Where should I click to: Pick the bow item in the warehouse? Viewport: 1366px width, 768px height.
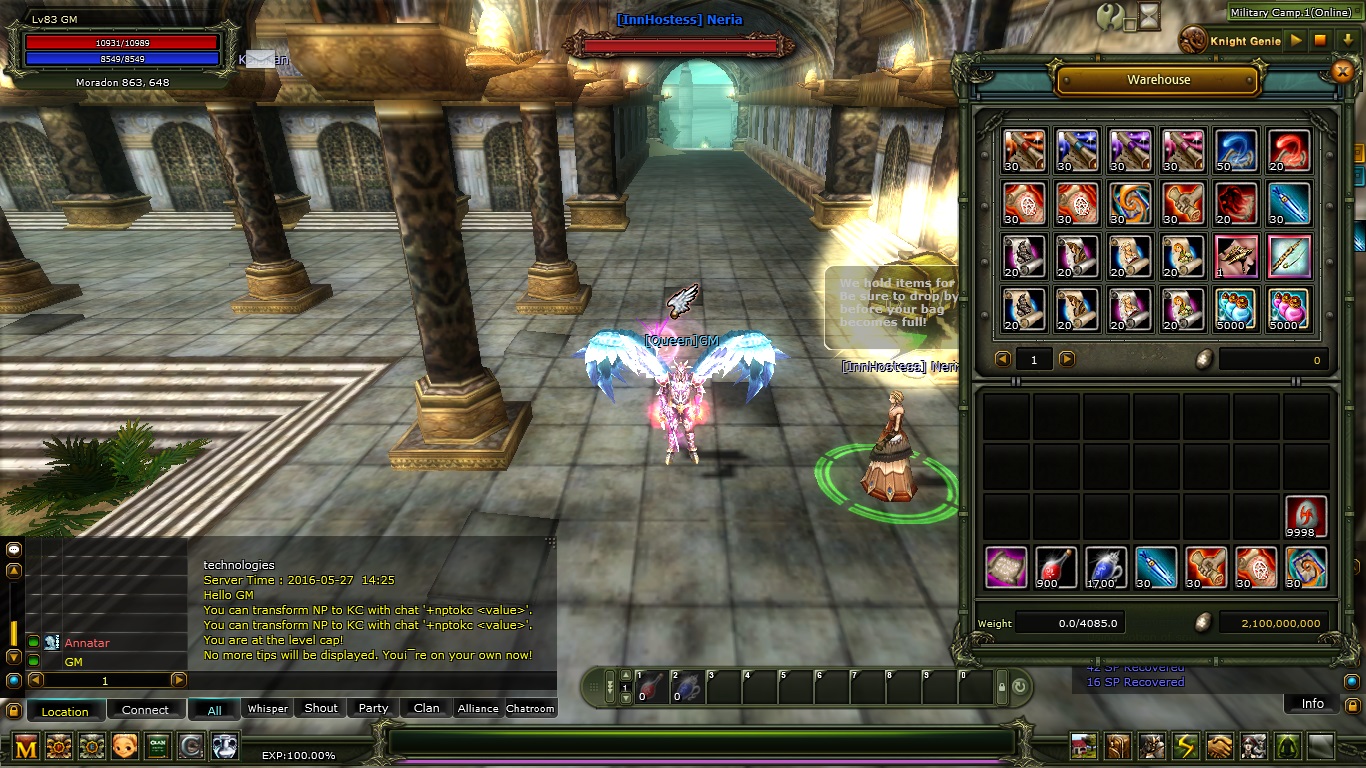coord(1289,256)
